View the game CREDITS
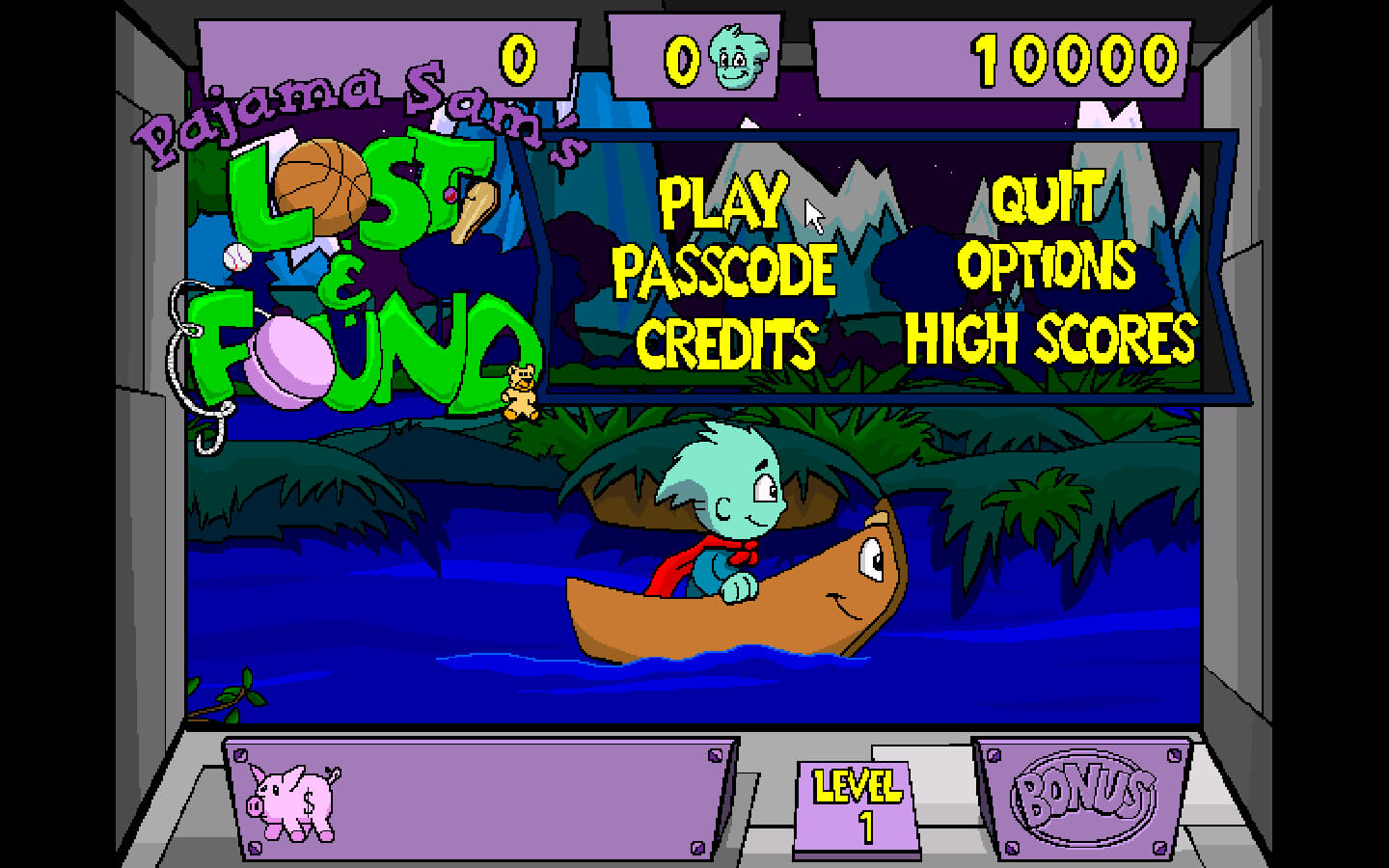The height and width of the screenshot is (868, 1389). pos(725,343)
